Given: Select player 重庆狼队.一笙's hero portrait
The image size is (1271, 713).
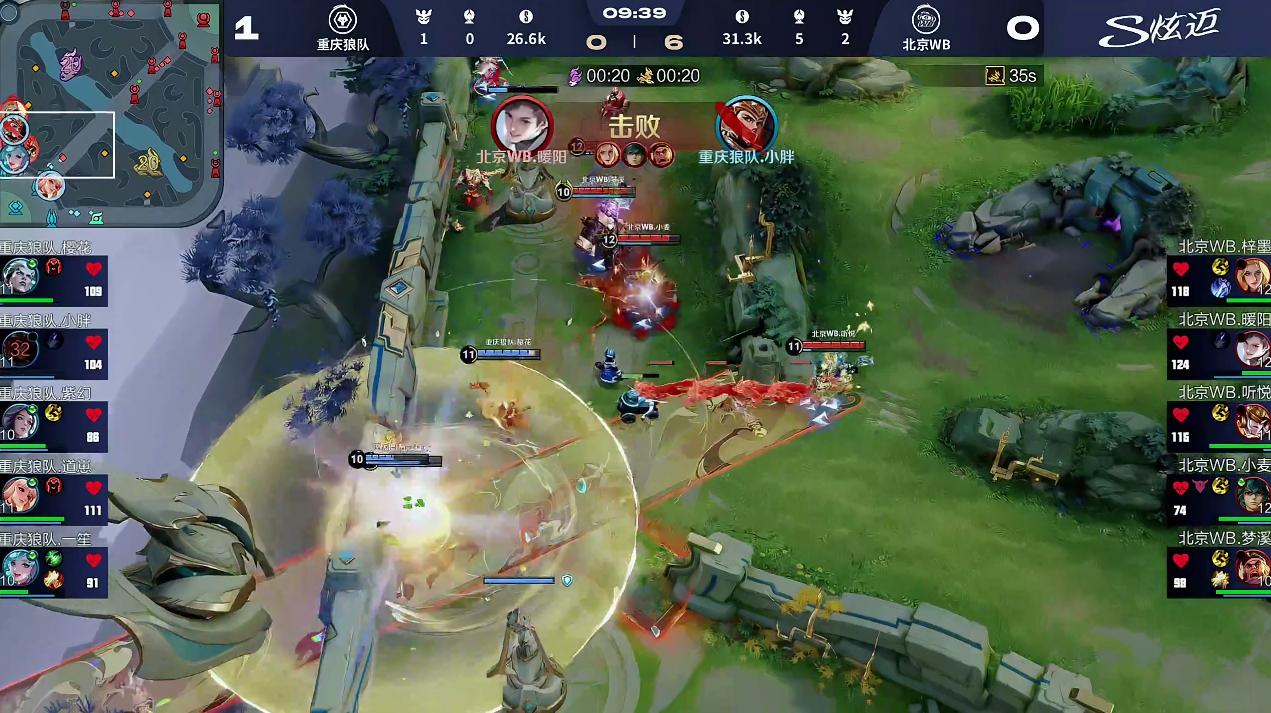Looking at the screenshot, I should (19, 567).
